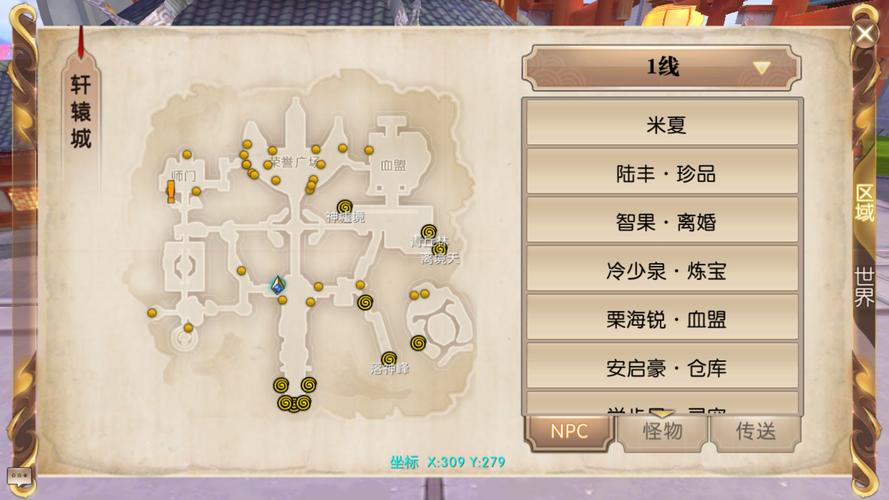The image size is (889, 500).
Task: Choose 安启豪·仓库 warehouse NPC
Action: pyautogui.click(x=661, y=367)
